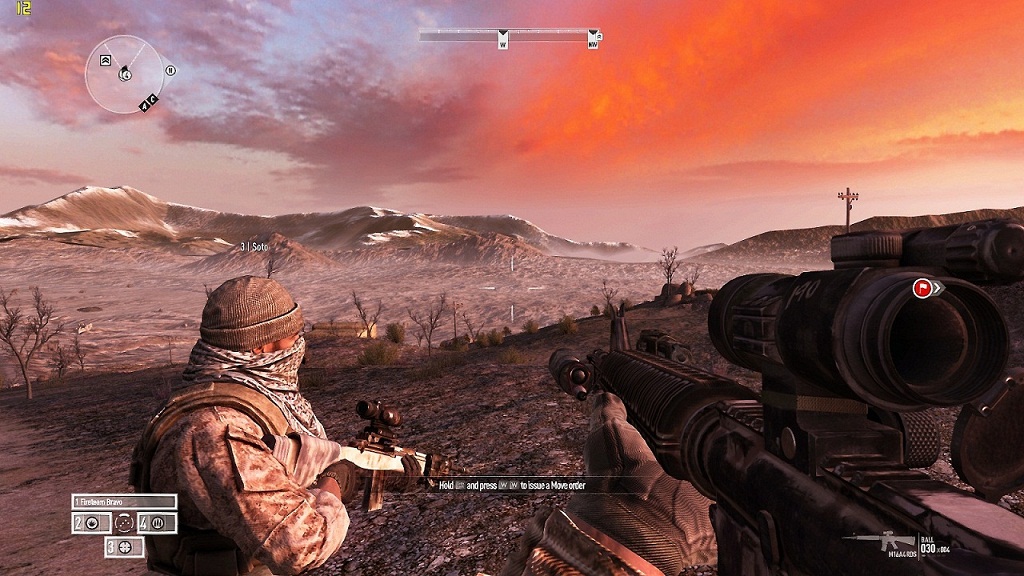Click the chevron marker on the radar

[x=105, y=61]
